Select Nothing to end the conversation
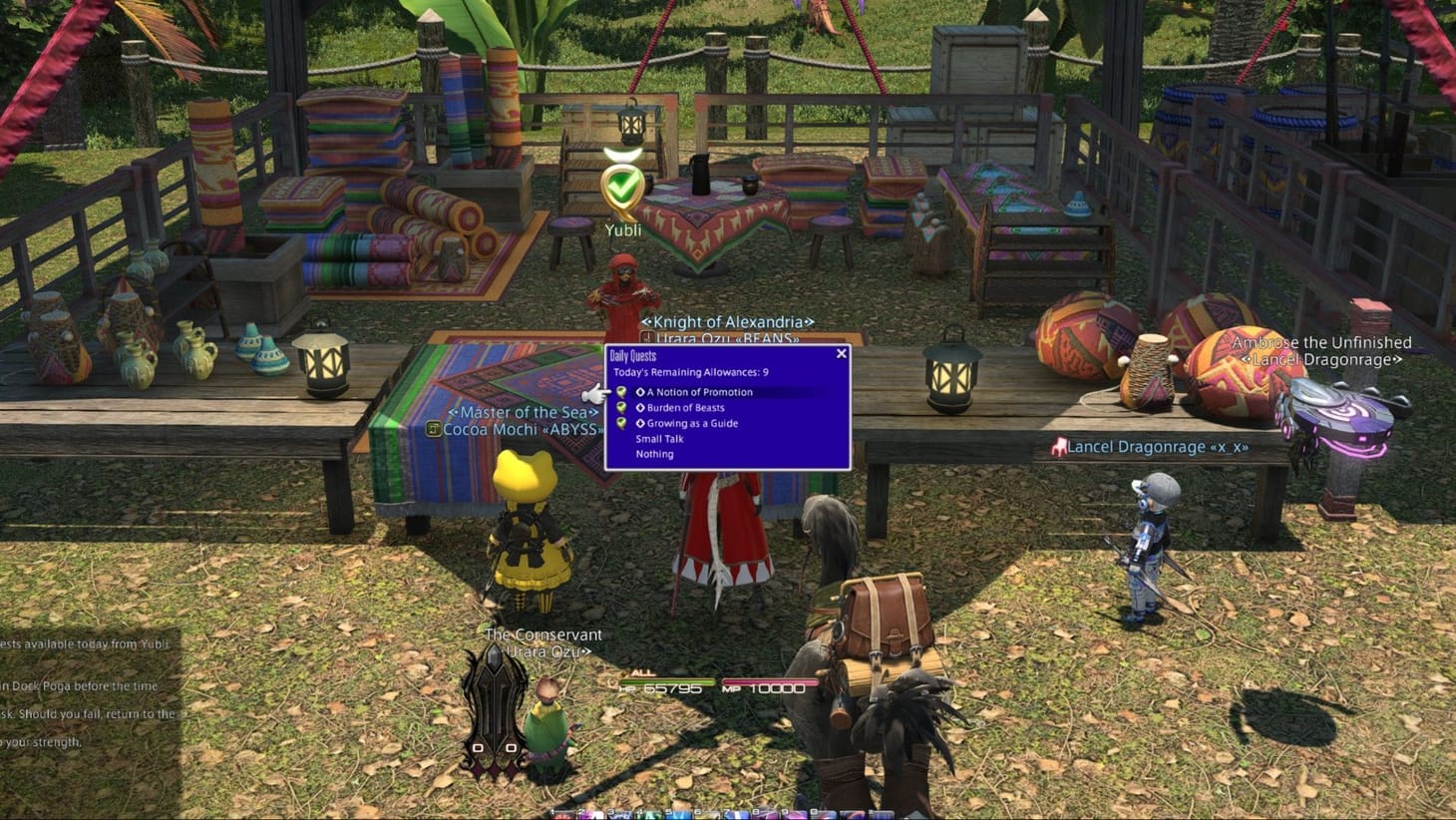Screen dimensions: 1456x820 pyautogui.click(x=653, y=454)
